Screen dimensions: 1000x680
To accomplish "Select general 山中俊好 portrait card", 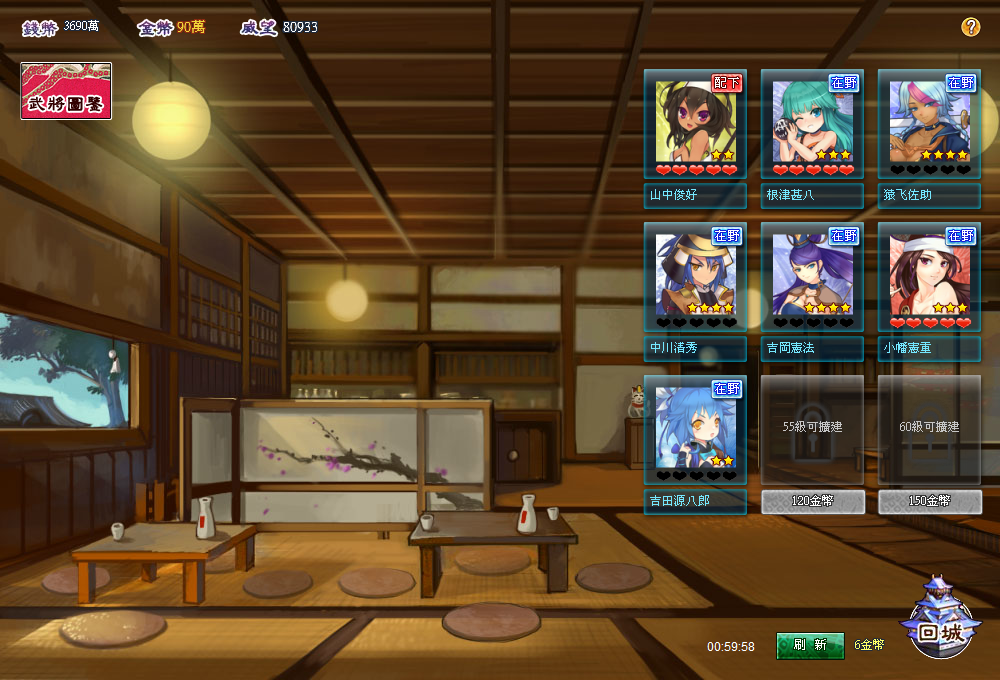I will [x=695, y=125].
